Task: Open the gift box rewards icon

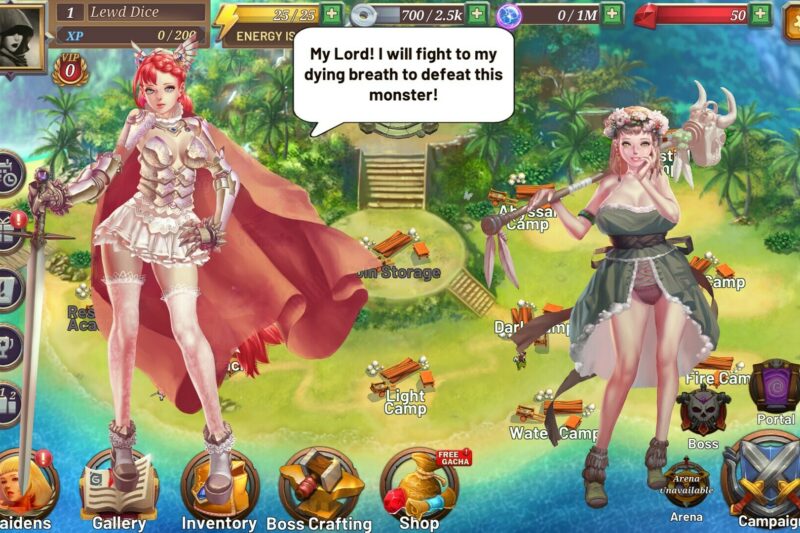Action: (8, 232)
